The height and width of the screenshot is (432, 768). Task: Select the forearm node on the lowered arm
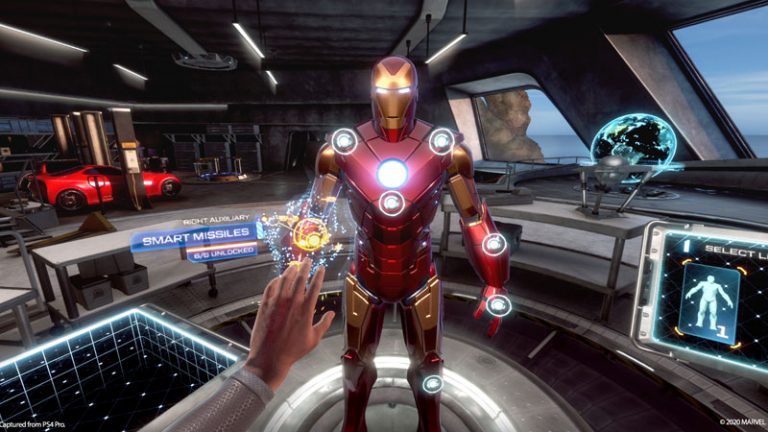493,244
